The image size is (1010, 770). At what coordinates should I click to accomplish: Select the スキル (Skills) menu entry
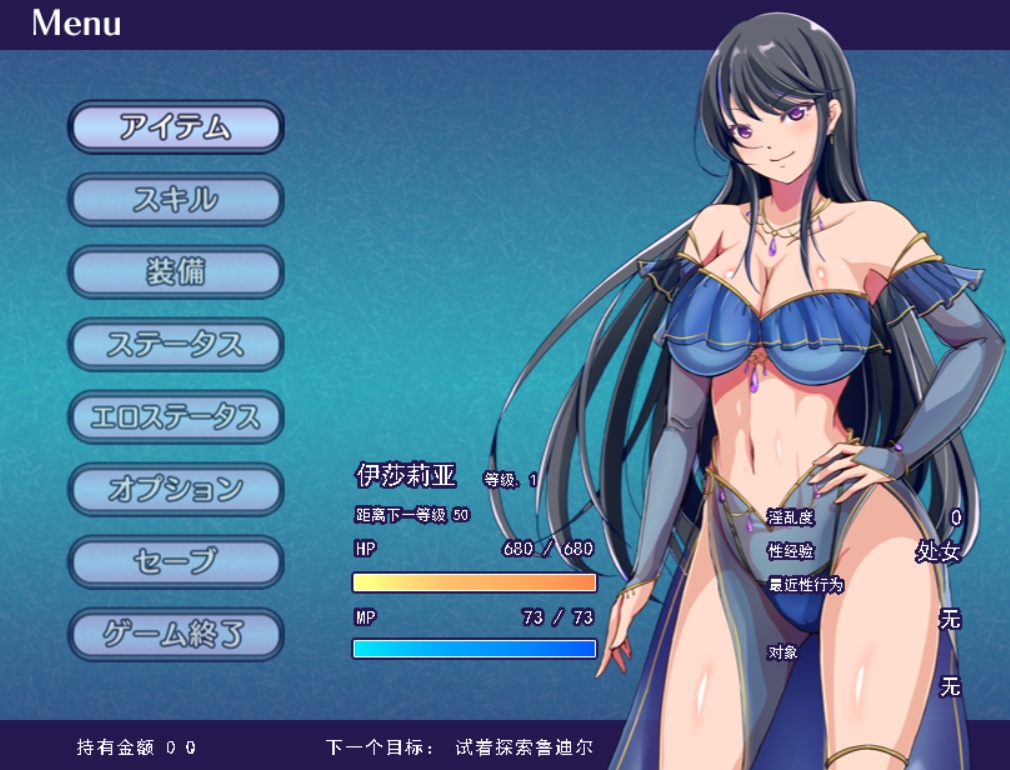coord(176,200)
